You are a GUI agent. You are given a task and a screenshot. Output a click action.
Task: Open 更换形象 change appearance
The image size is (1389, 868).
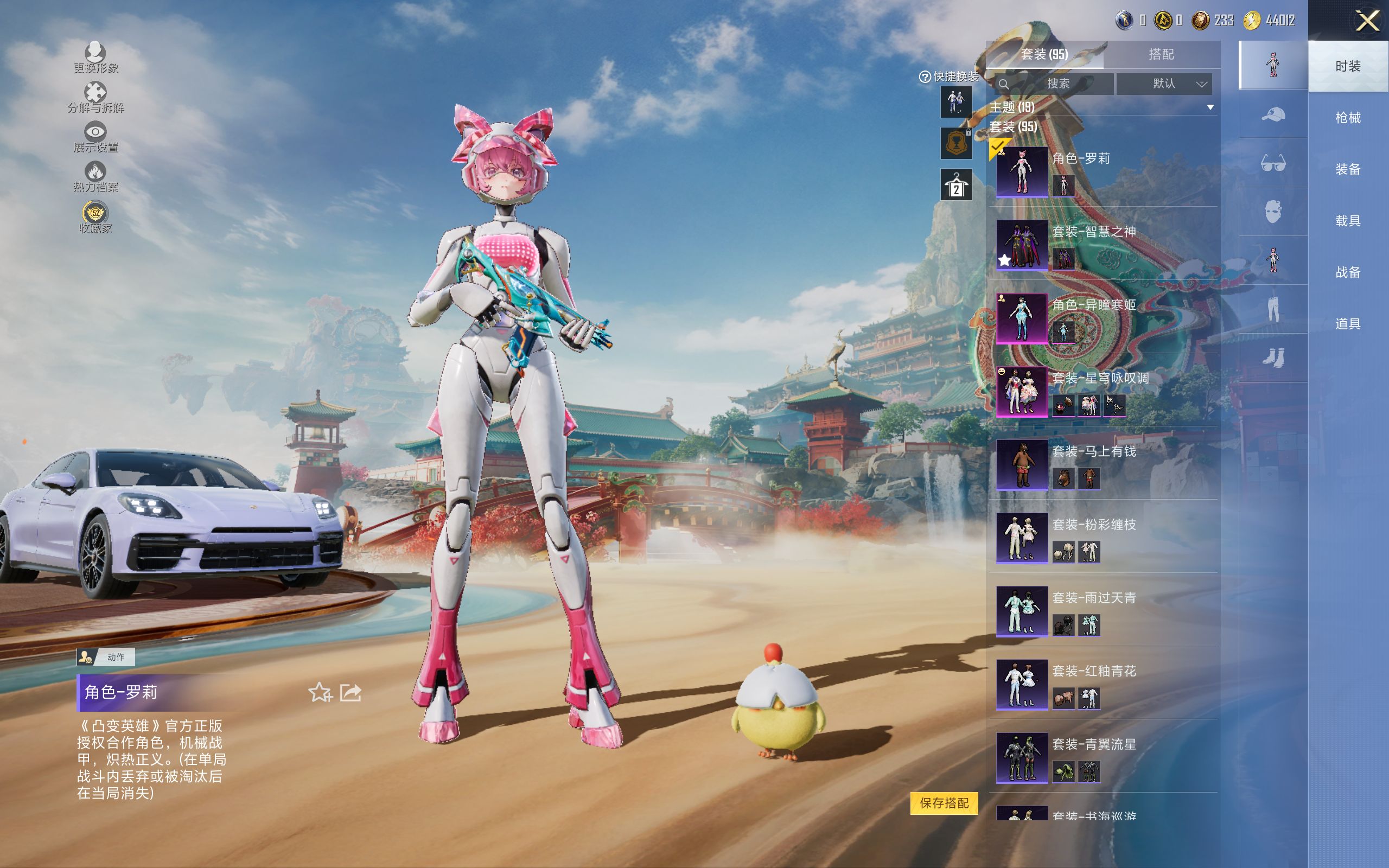pyautogui.click(x=95, y=58)
